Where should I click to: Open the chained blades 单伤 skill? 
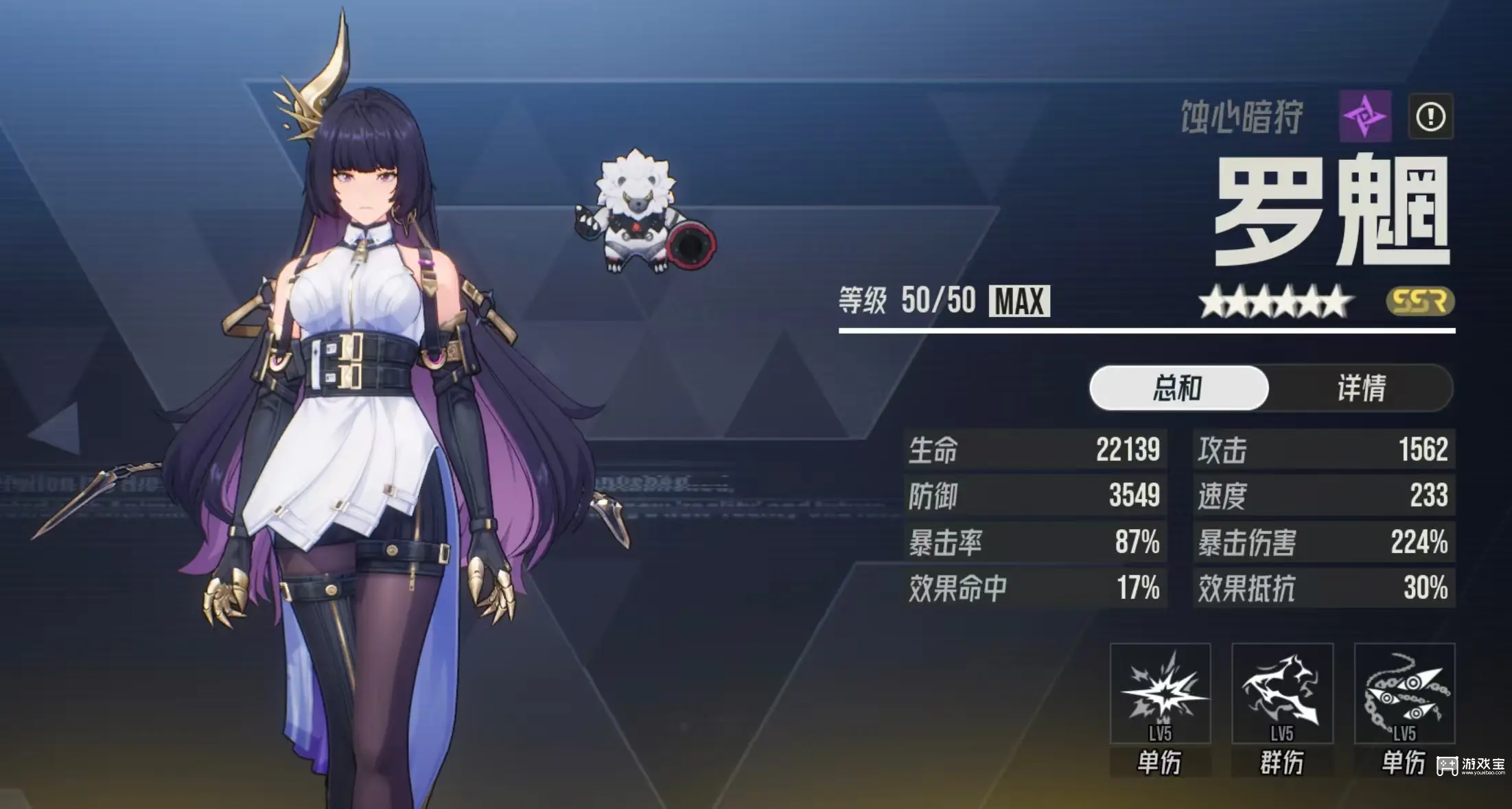tap(1404, 693)
